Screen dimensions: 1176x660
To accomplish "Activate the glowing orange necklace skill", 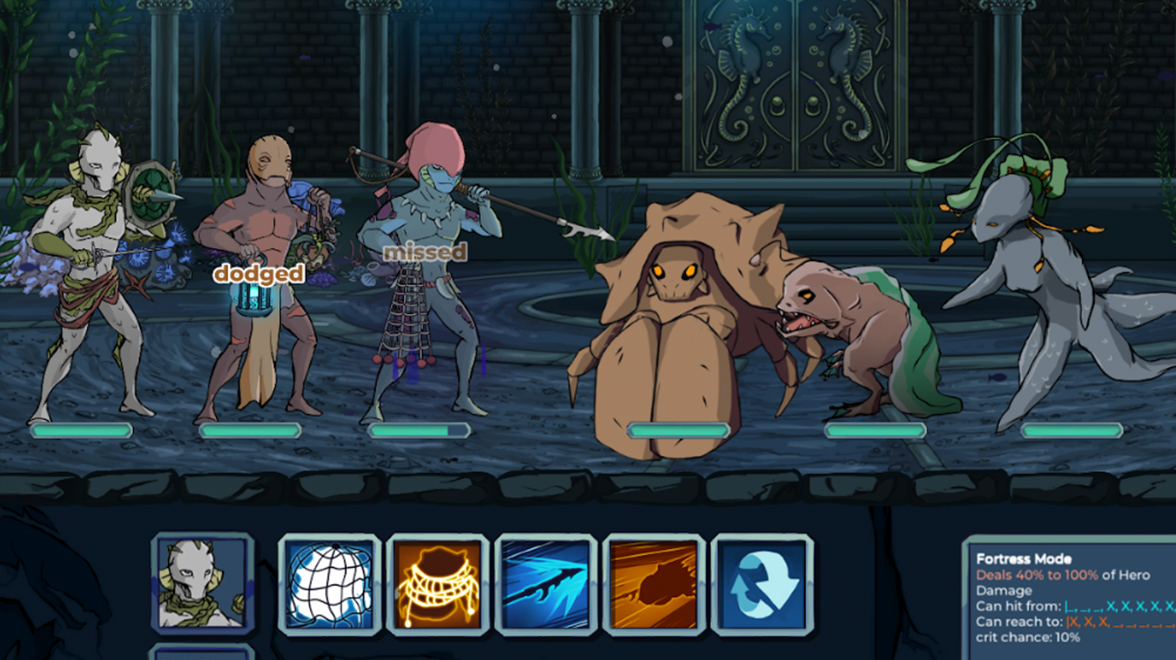I will click(x=437, y=585).
